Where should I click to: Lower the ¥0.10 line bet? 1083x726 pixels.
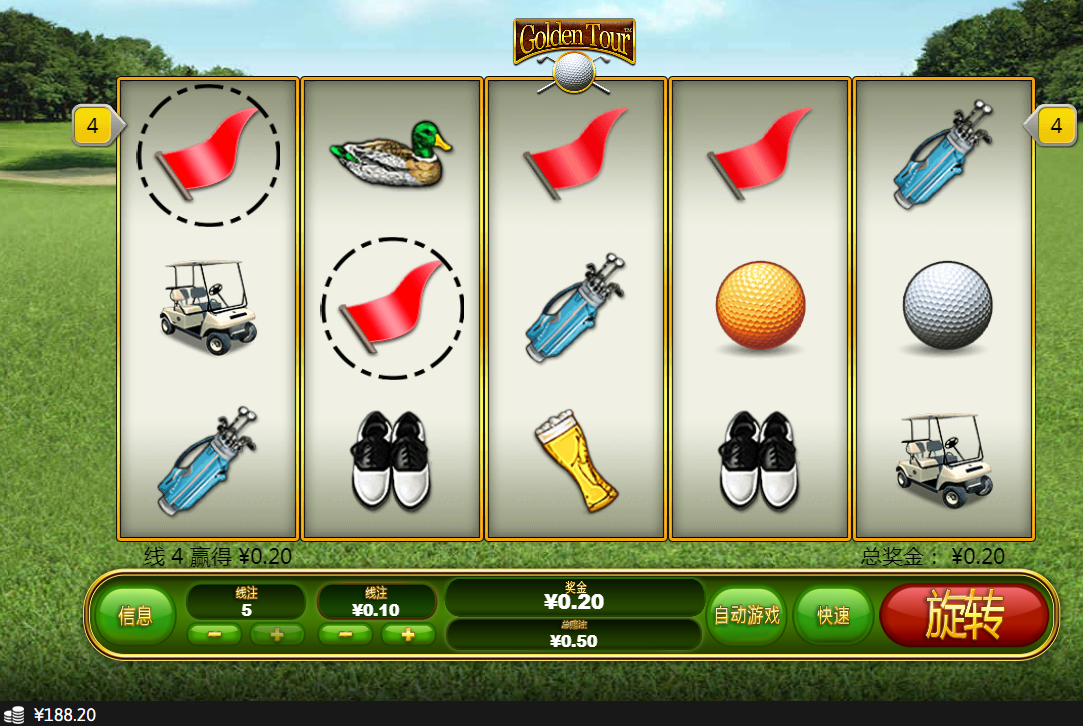click(346, 634)
